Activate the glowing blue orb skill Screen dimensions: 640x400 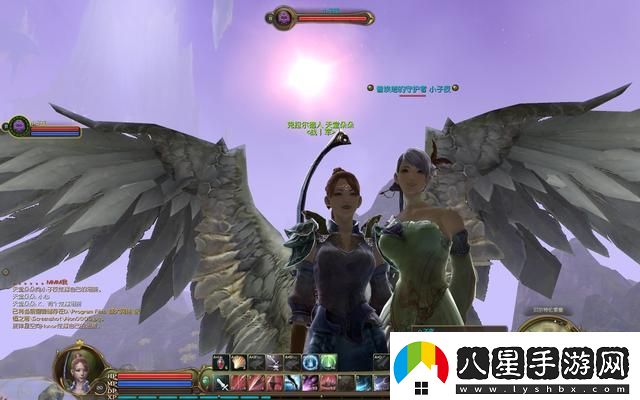[311, 362]
